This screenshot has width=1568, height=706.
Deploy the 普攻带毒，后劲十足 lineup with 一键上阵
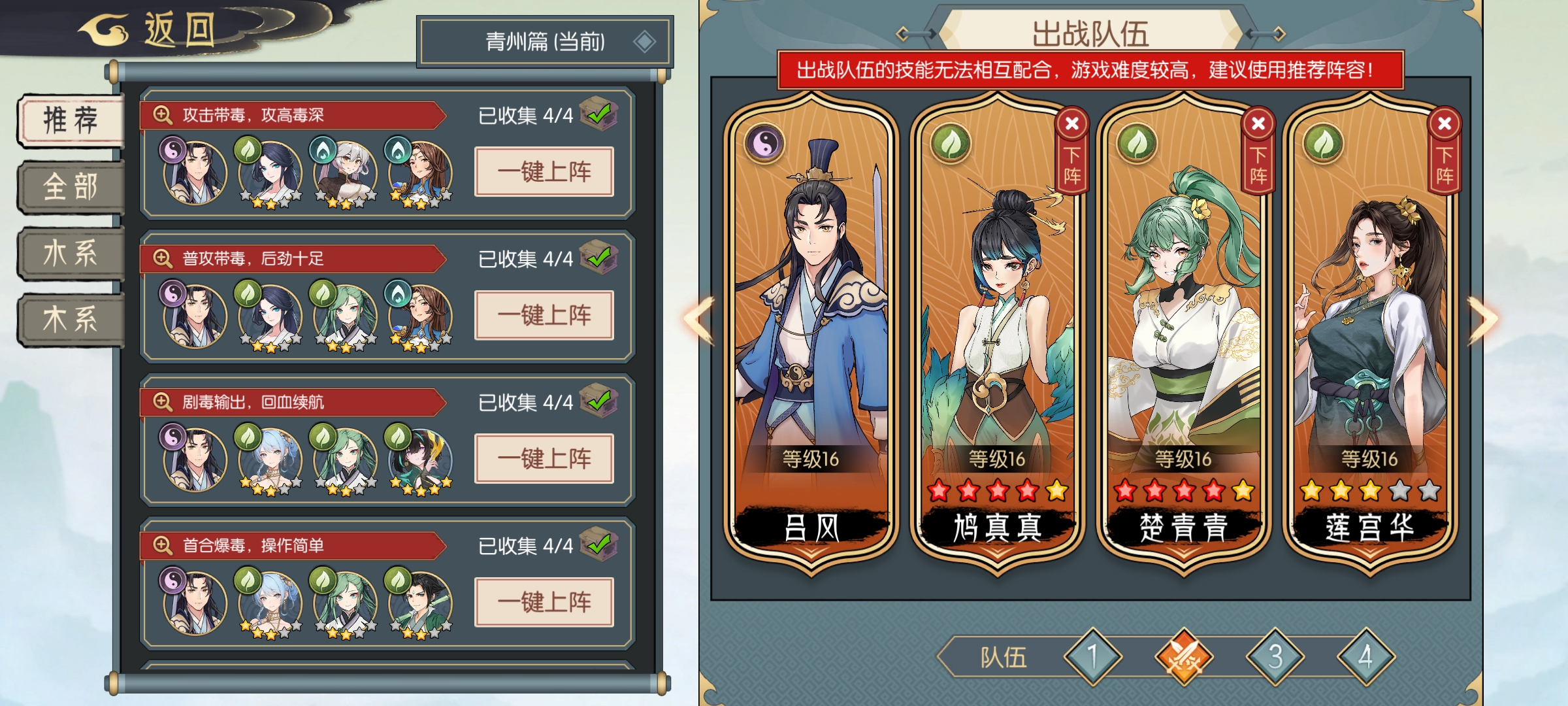click(544, 316)
